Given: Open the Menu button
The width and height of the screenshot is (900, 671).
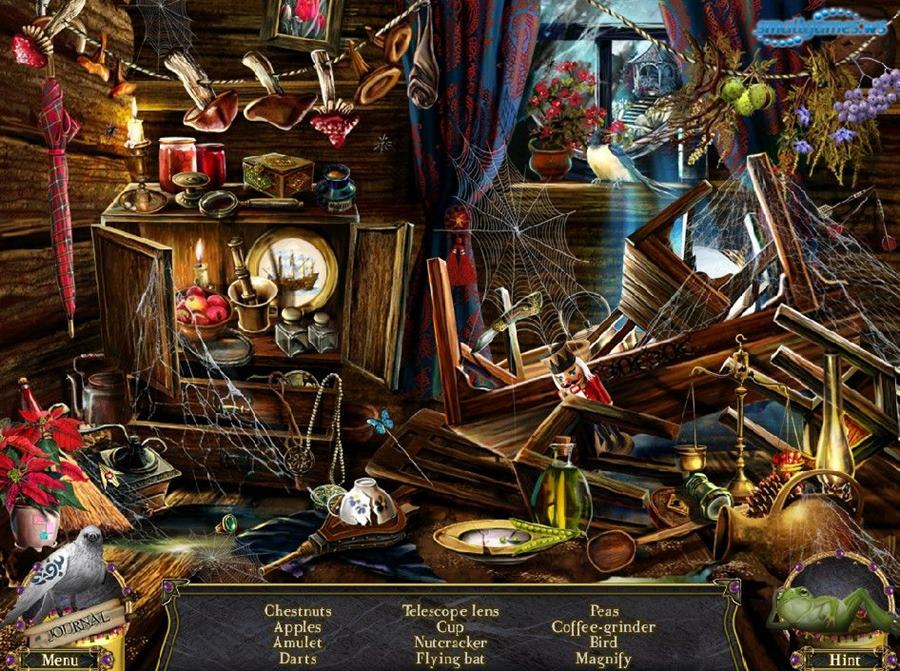Looking at the screenshot, I should (60, 659).
